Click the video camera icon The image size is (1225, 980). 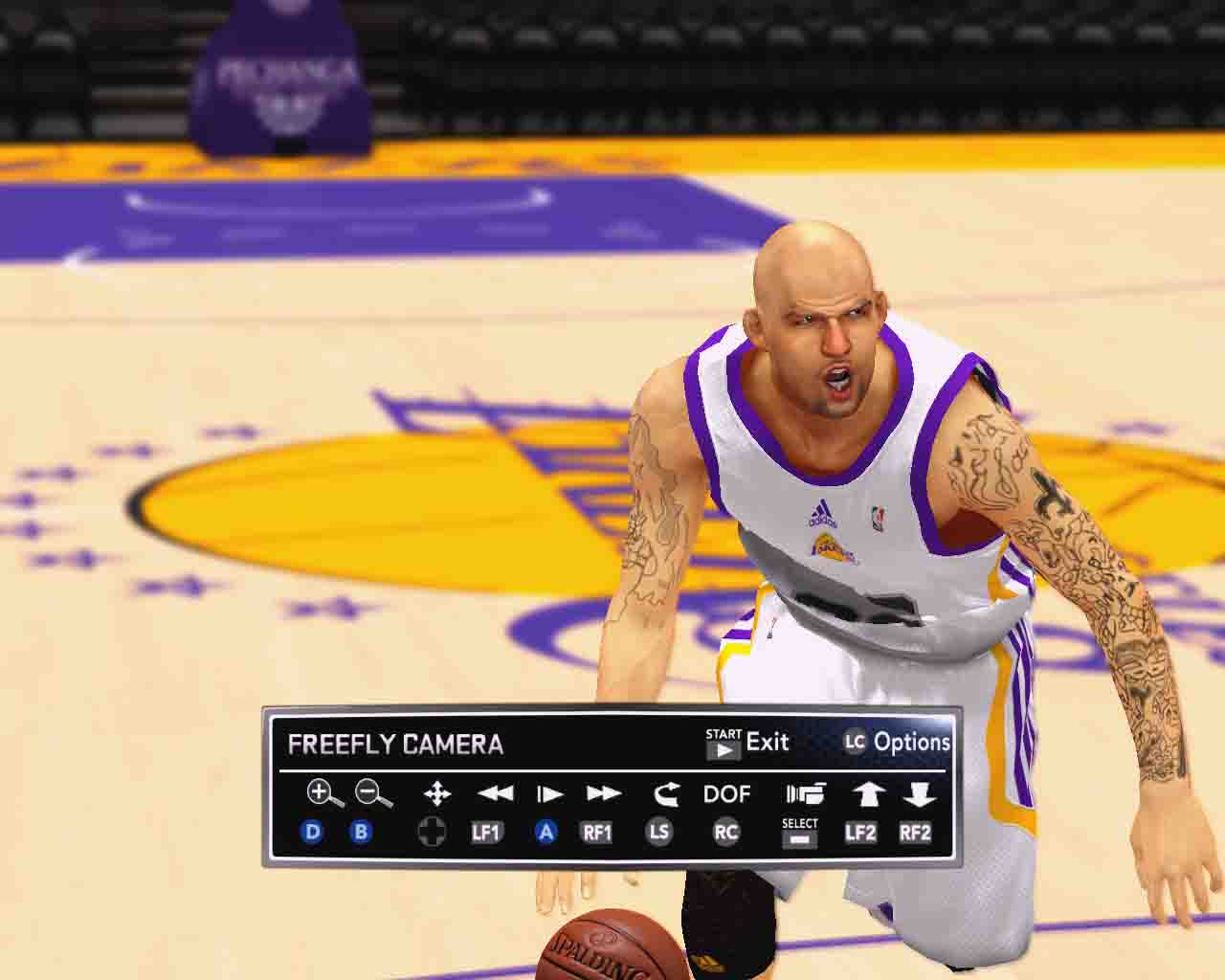click(805, 793)
